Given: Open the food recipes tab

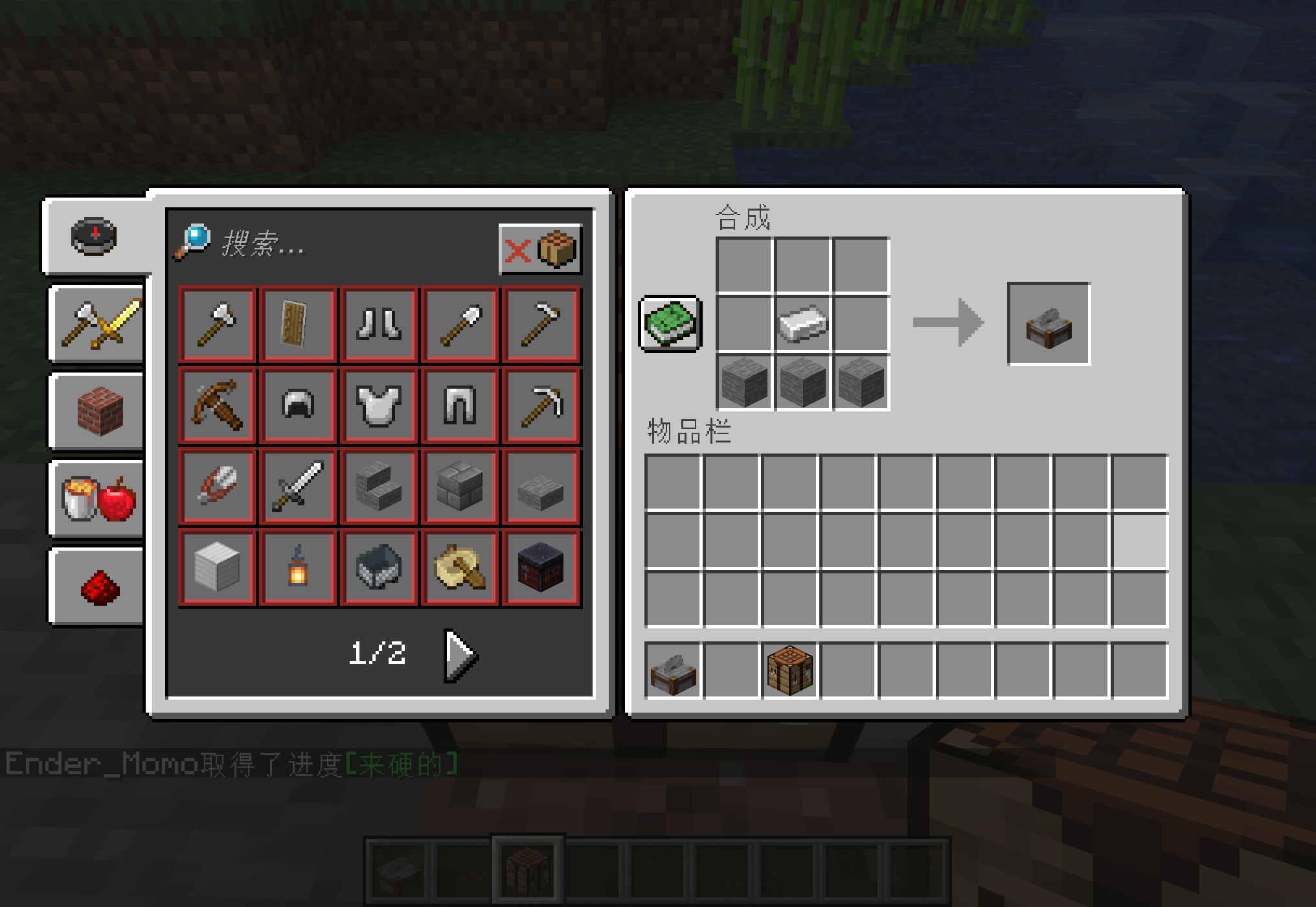Looking at the screenshot, I should [x=97, y=499].
